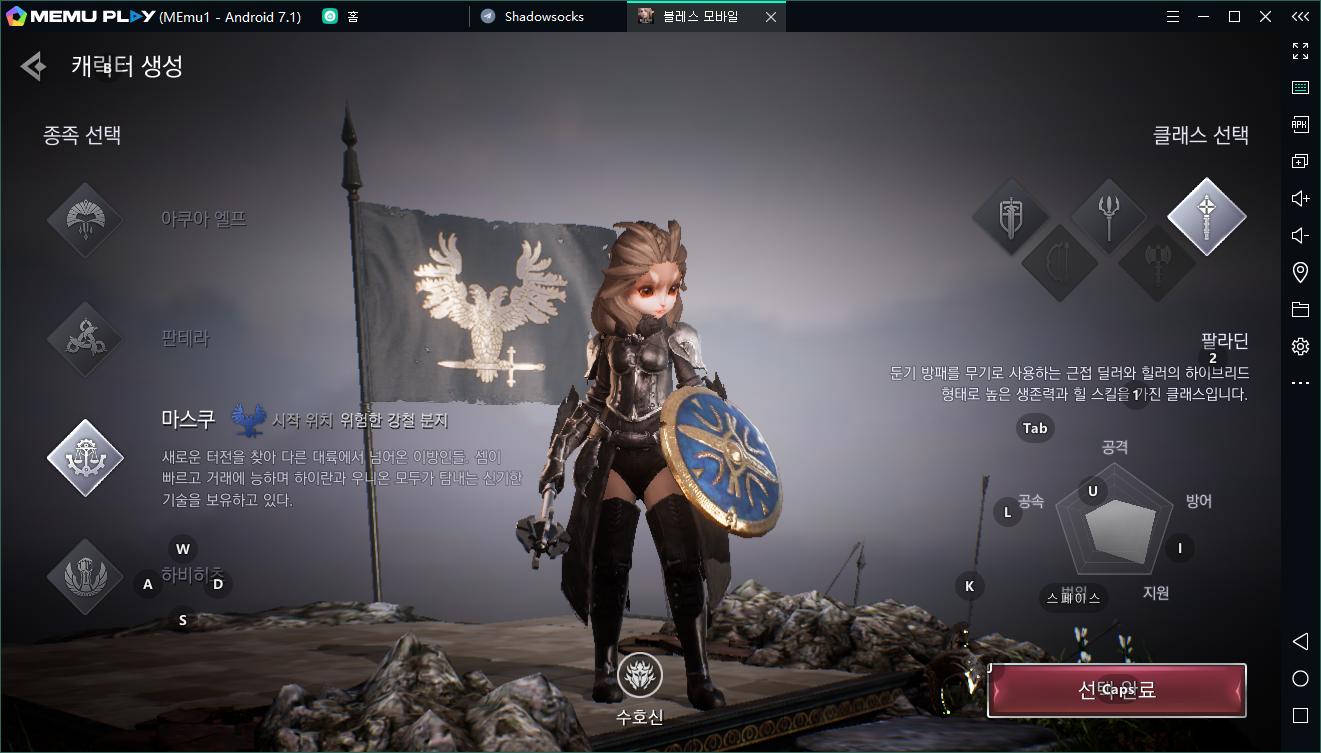Select the staff class icon
Viewport: 1321px width, 753px height.
(x=1108, y=216)
